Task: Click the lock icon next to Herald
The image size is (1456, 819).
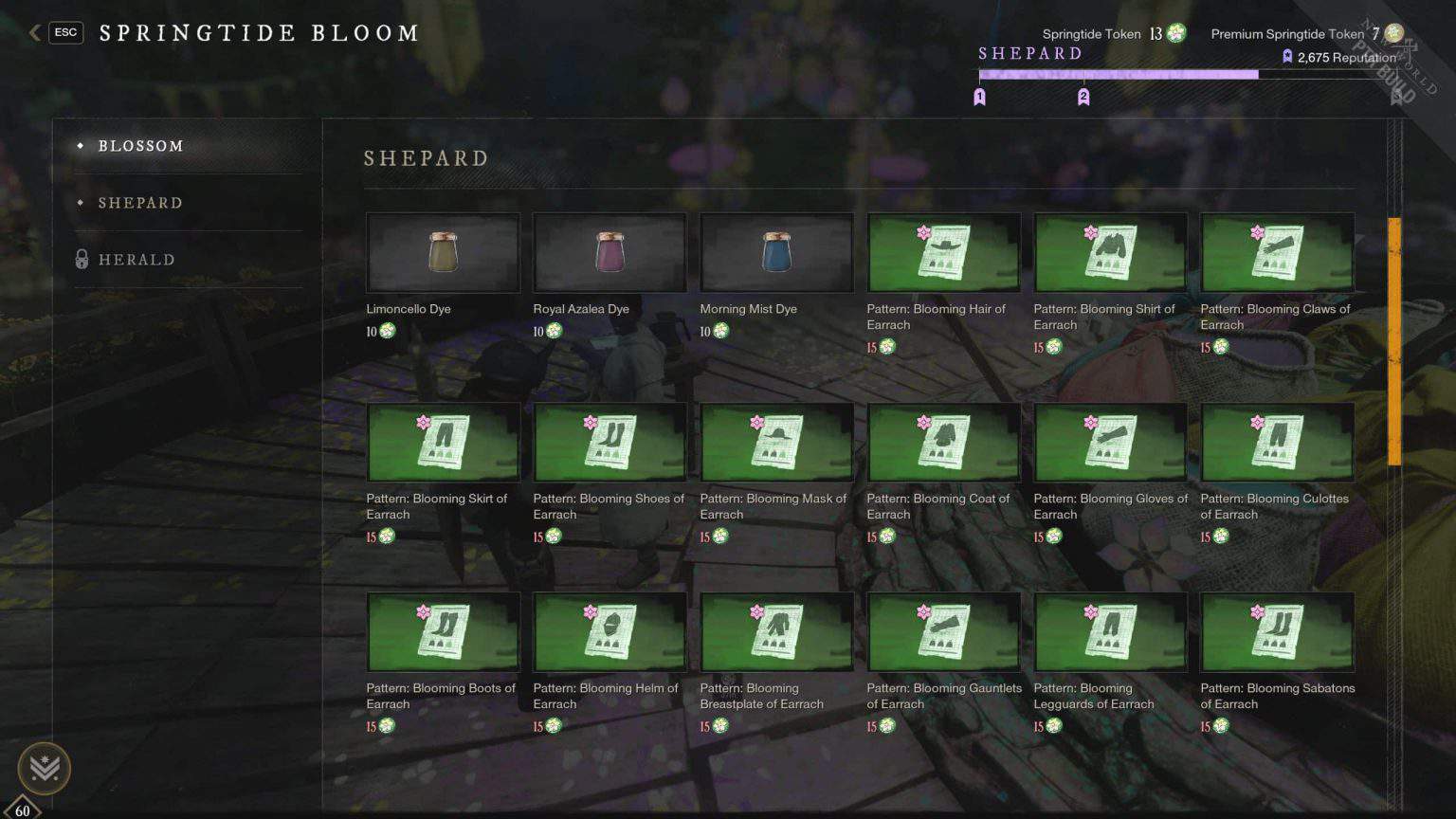Action: pyautogui.click(x=81, y=259)
